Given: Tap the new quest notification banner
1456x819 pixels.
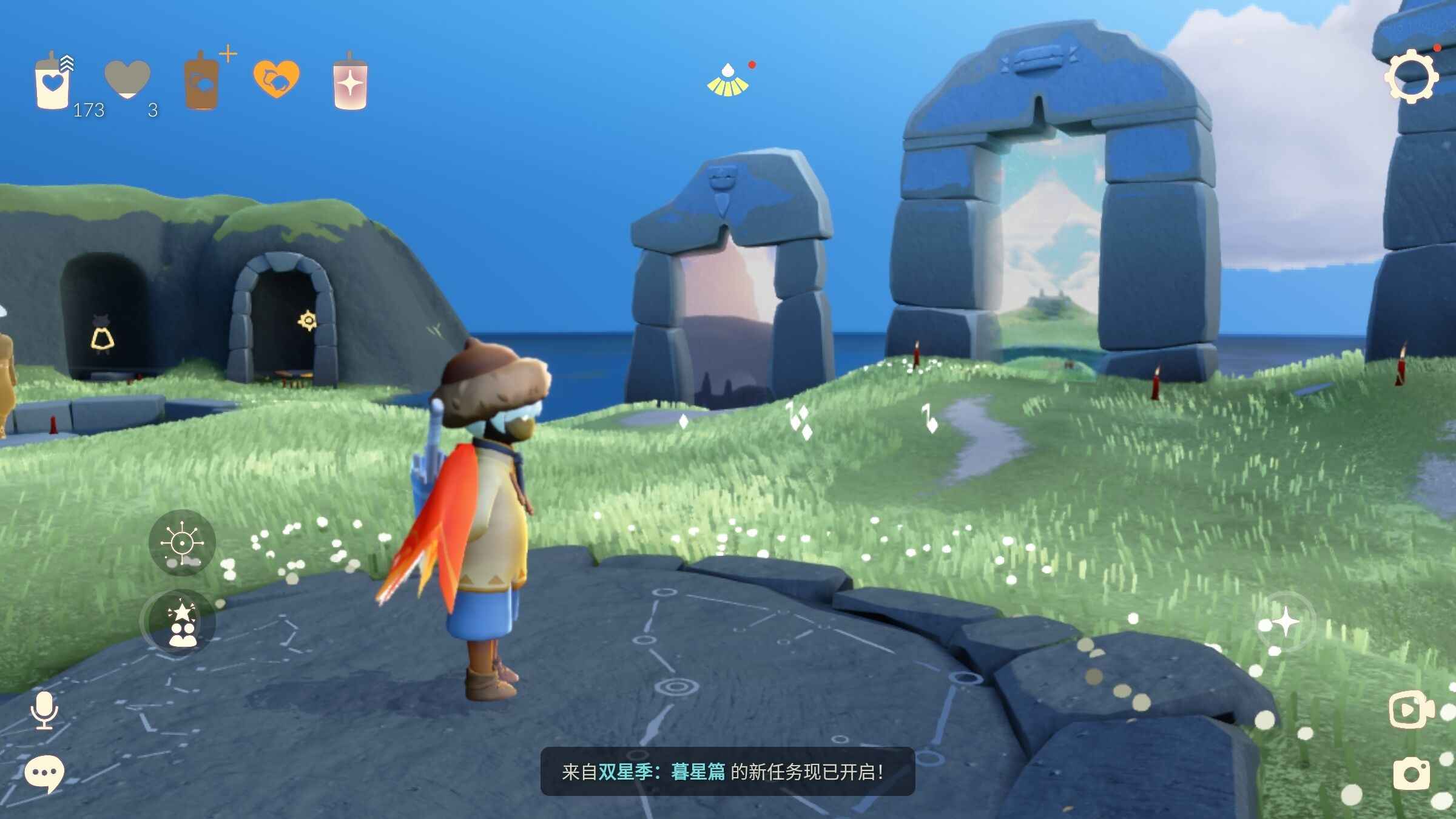Looking at the screenshot, I should point(727,772).
